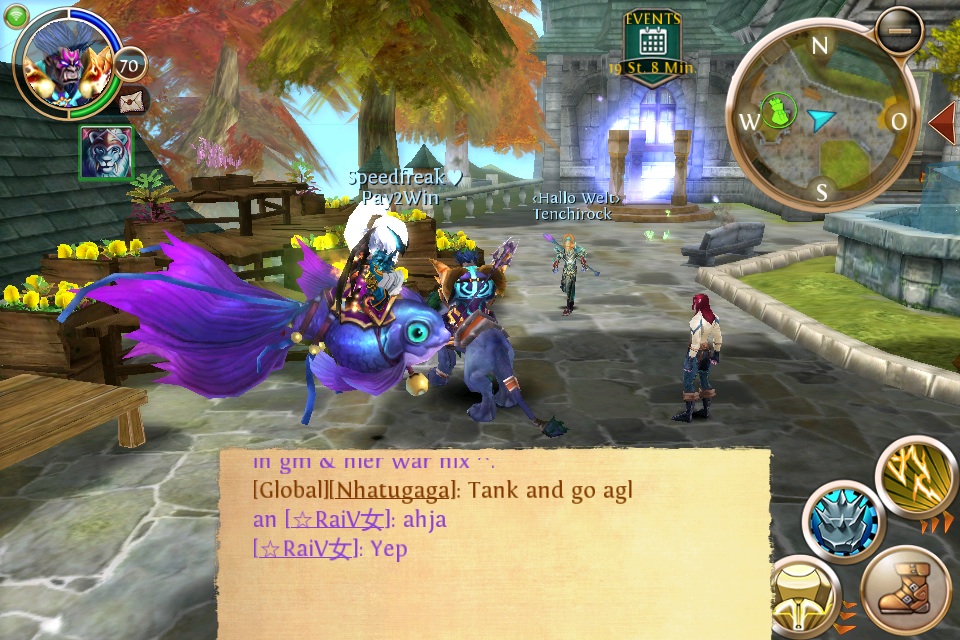960x640 pixels.
Task: Click the minimap's minus zoom button
Action: [x=897, y=32]
